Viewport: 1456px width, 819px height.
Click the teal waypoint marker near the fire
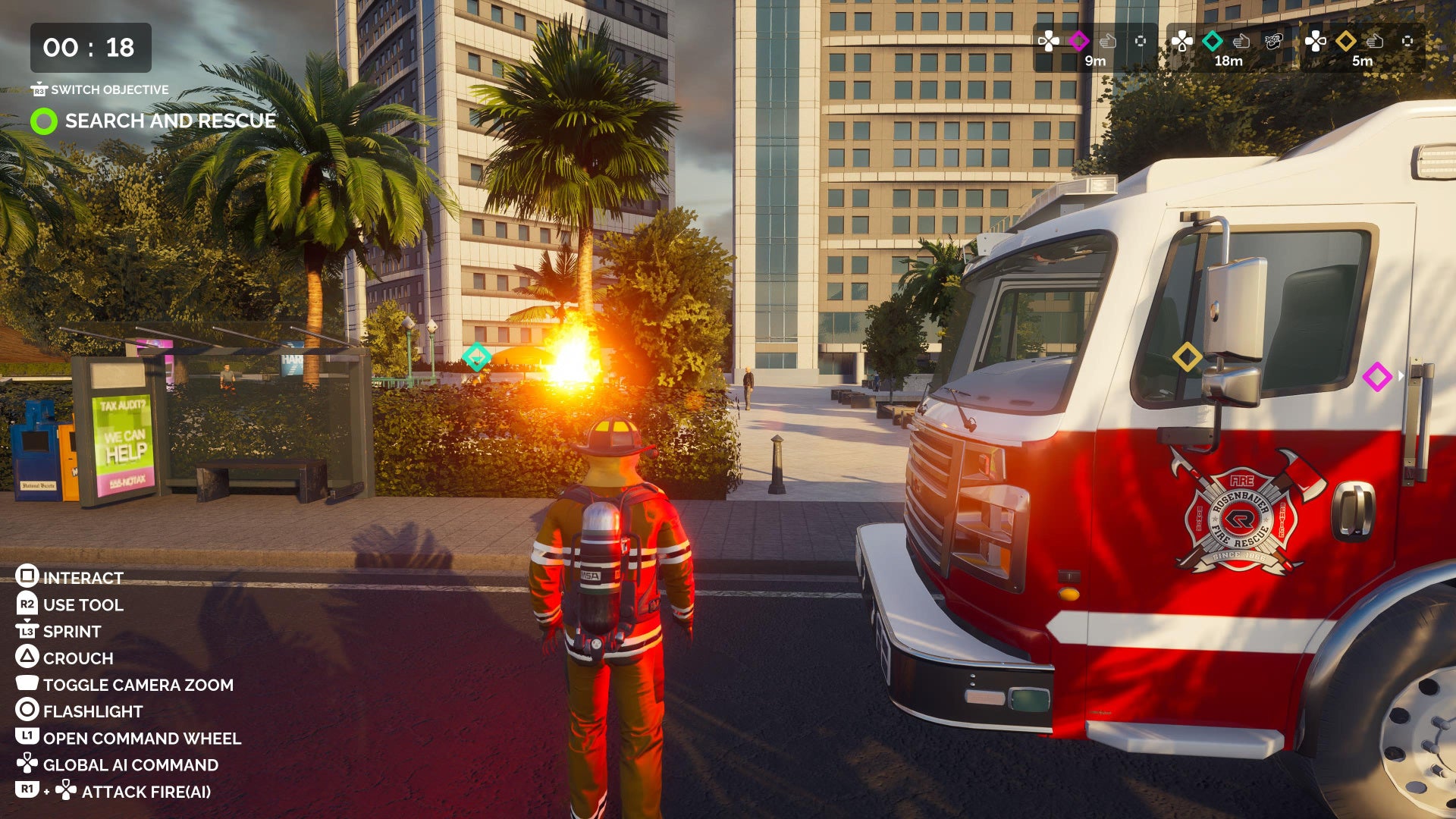(x=476, y=356)
